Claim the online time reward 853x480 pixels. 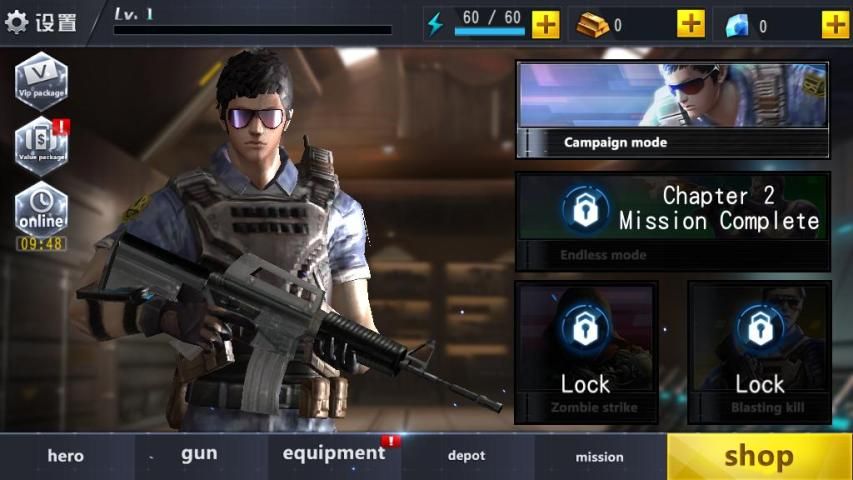[41, 215]
